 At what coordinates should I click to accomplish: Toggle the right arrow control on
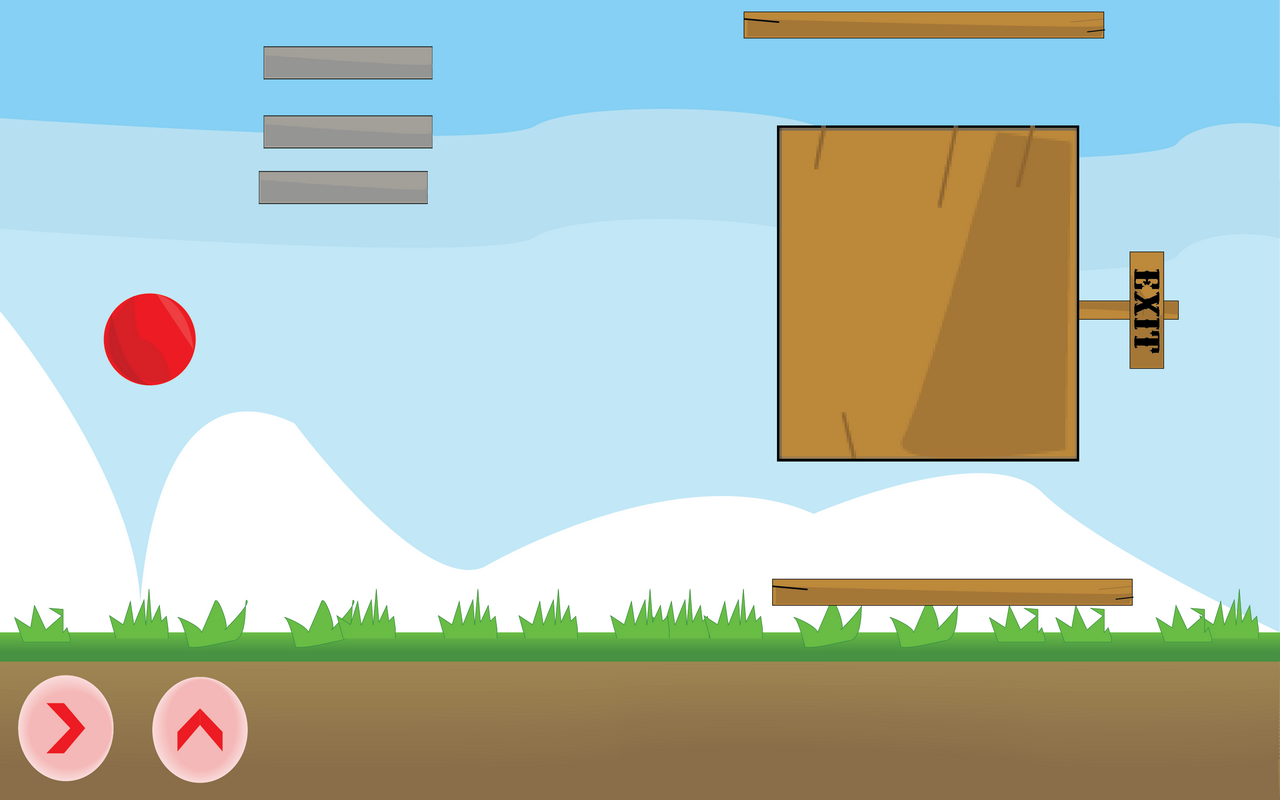[x=64, y=729]
